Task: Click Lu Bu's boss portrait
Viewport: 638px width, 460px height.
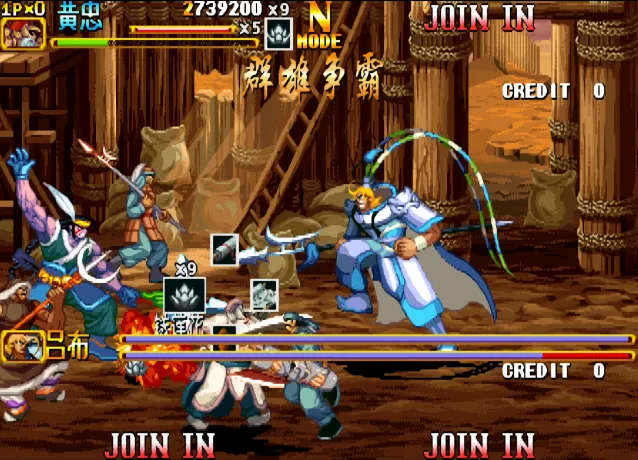Action: [x=22, y=346]
